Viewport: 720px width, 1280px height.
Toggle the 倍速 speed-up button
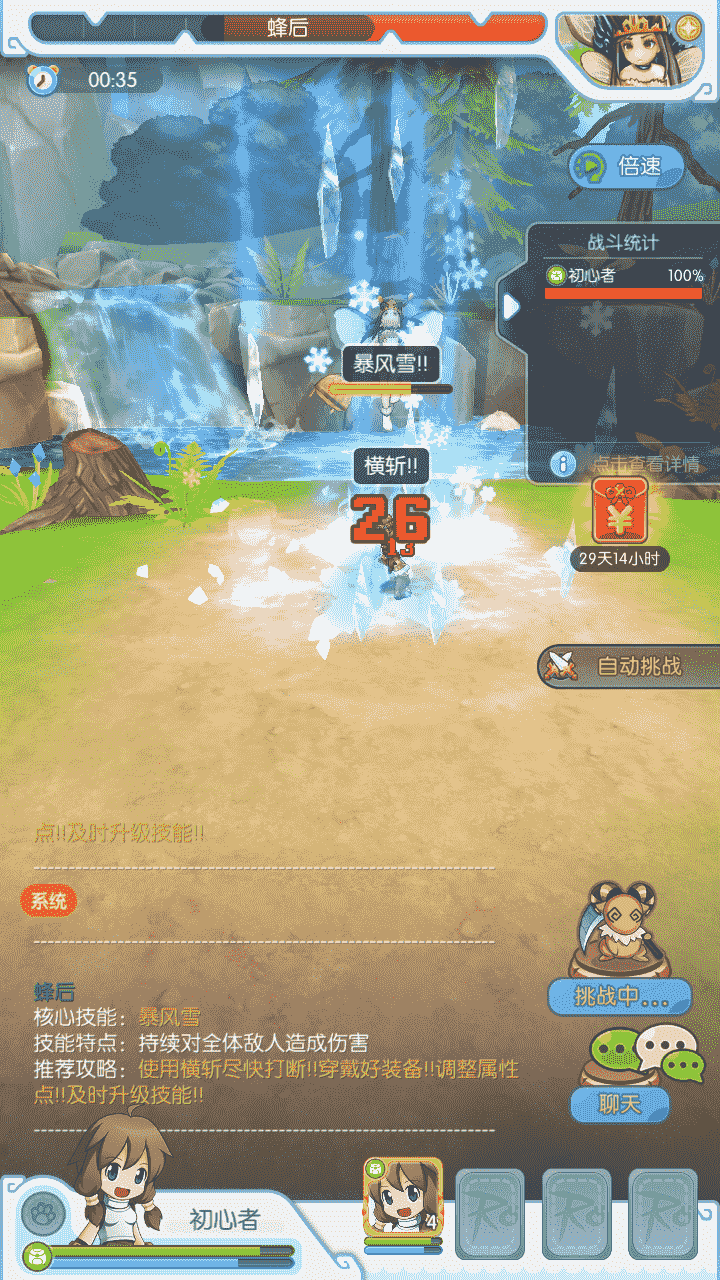coord(627,166)
